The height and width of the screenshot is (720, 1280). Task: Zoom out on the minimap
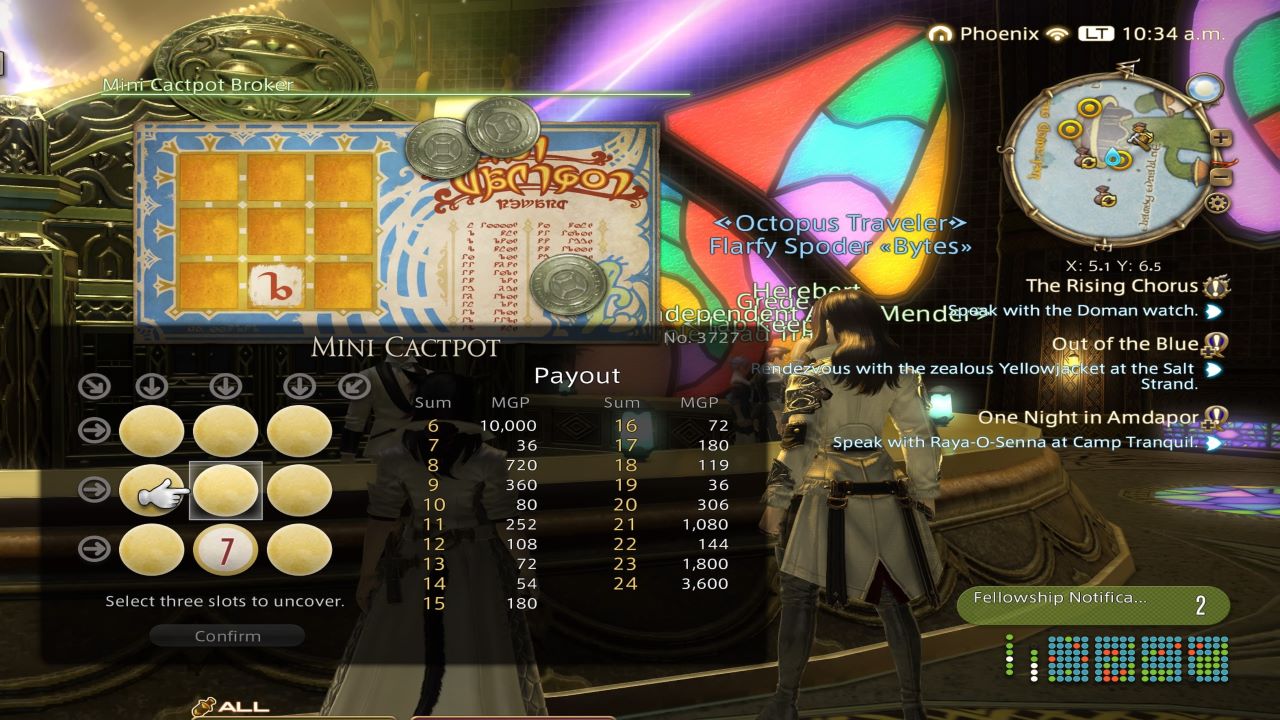click(1219, 177)
